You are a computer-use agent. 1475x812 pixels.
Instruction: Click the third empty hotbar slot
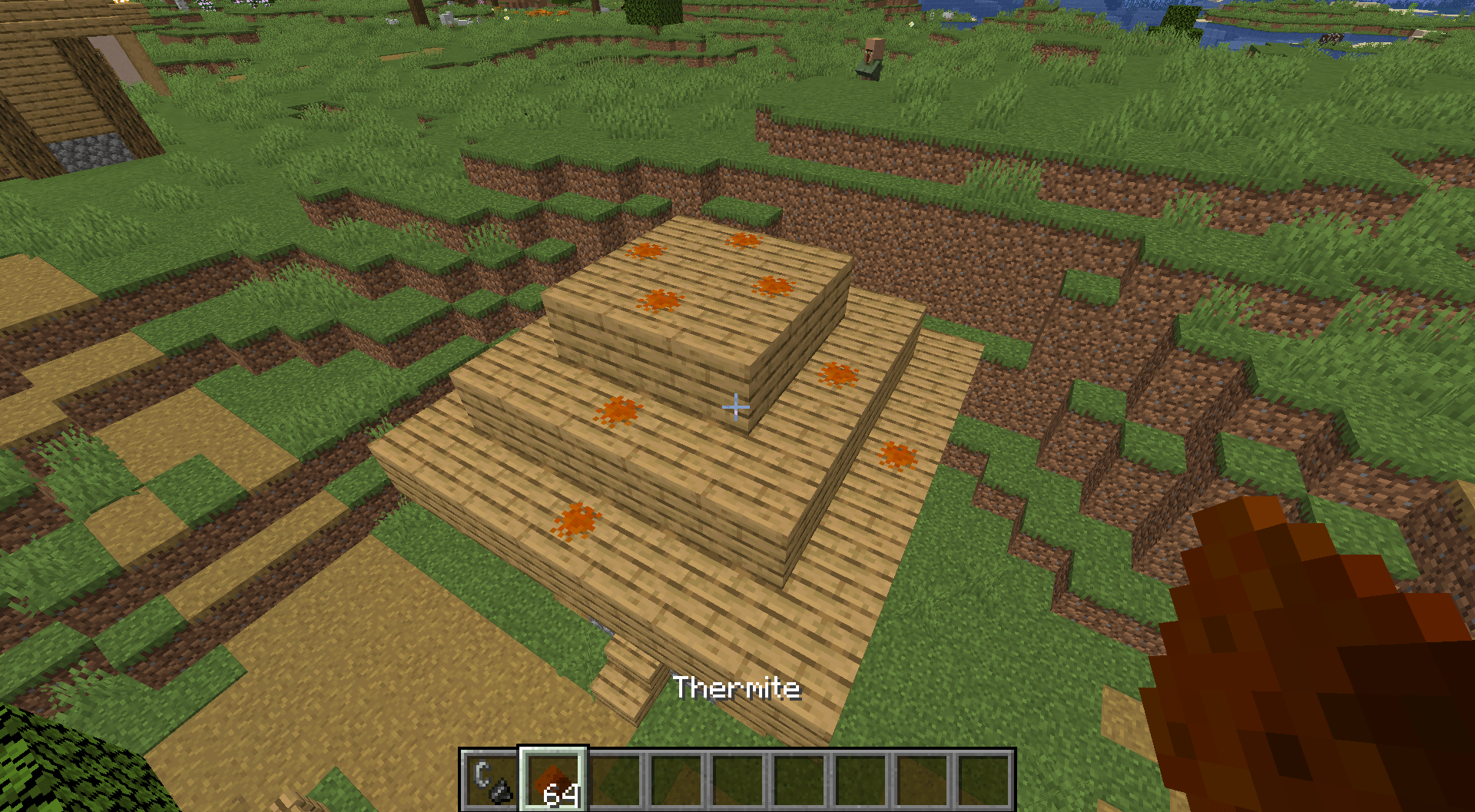740,777
